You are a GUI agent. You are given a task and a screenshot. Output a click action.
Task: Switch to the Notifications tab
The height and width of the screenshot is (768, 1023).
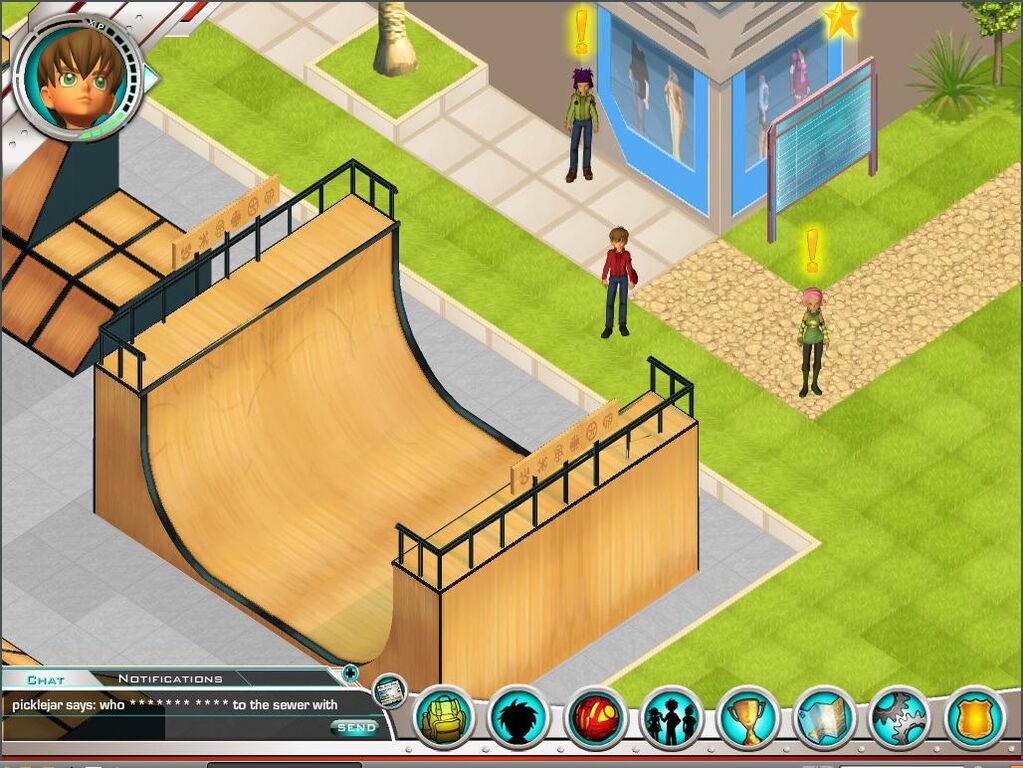click(x=170, y=680)
